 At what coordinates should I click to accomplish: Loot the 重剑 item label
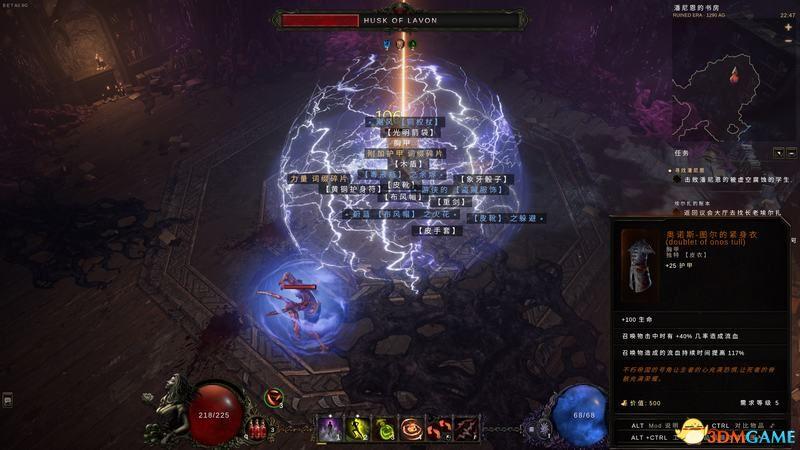click(451, 201)
